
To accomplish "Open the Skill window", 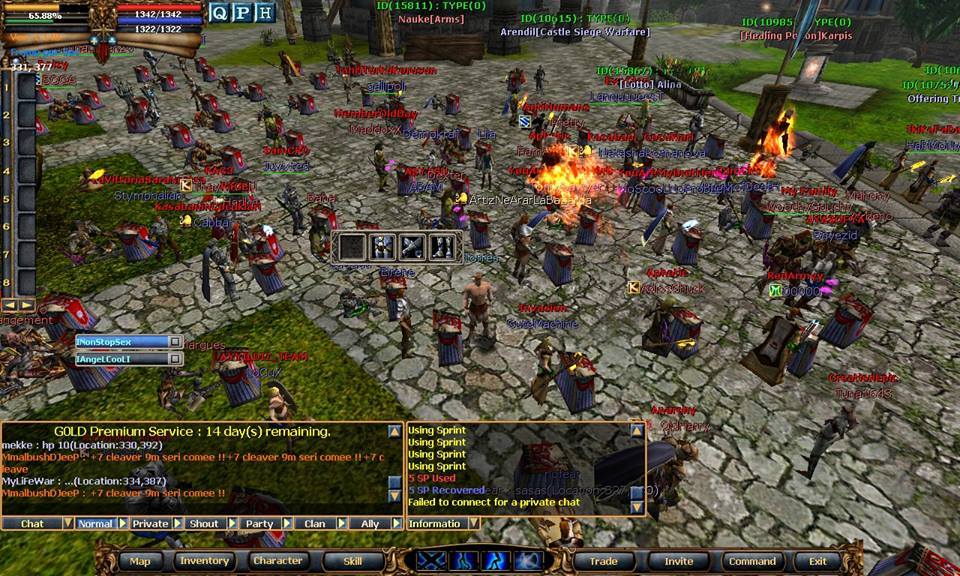I will [353, 561].
